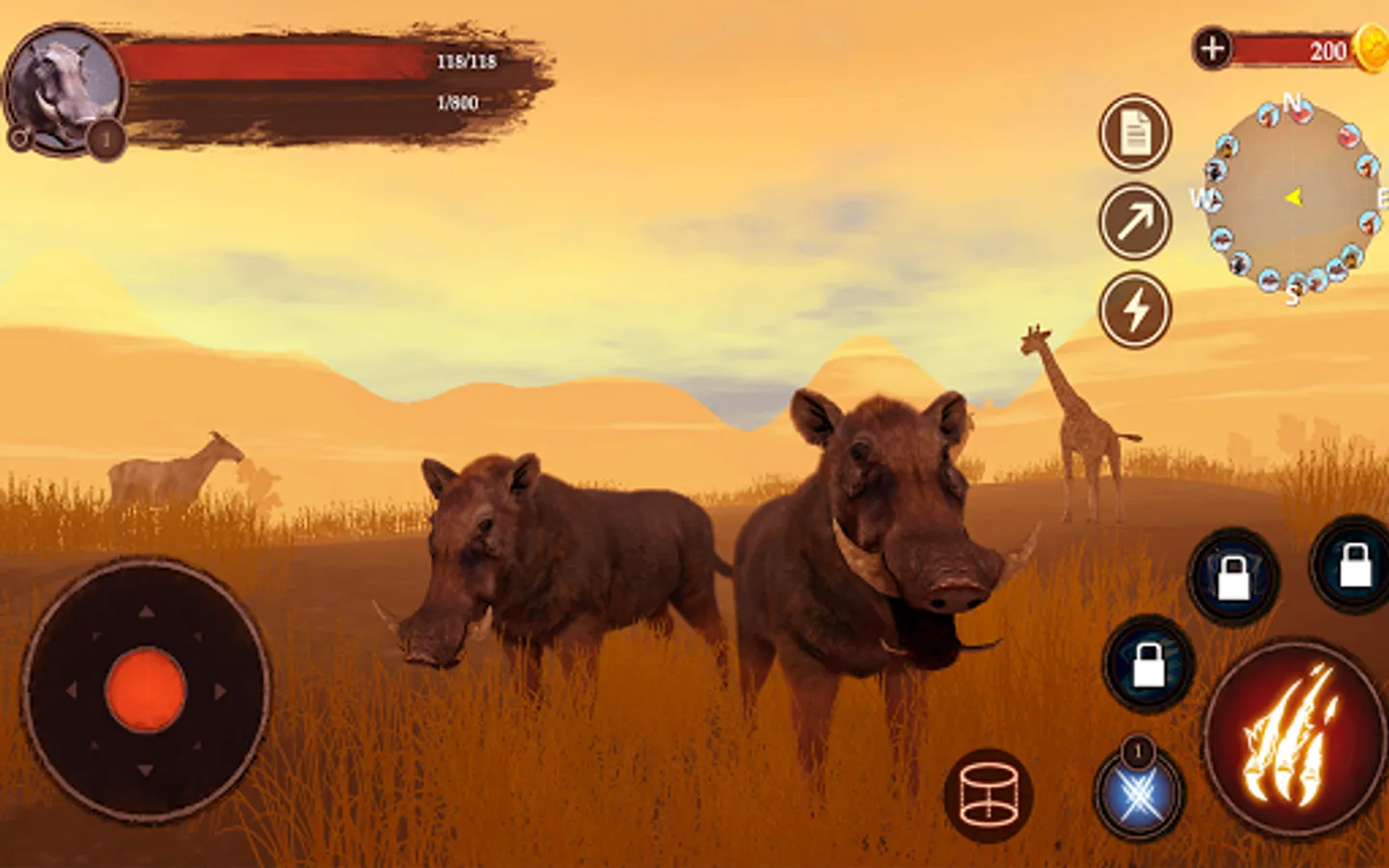This screenshot has height=868, width=1389.
Task: Open the document quest log button
Action: 1135,133
